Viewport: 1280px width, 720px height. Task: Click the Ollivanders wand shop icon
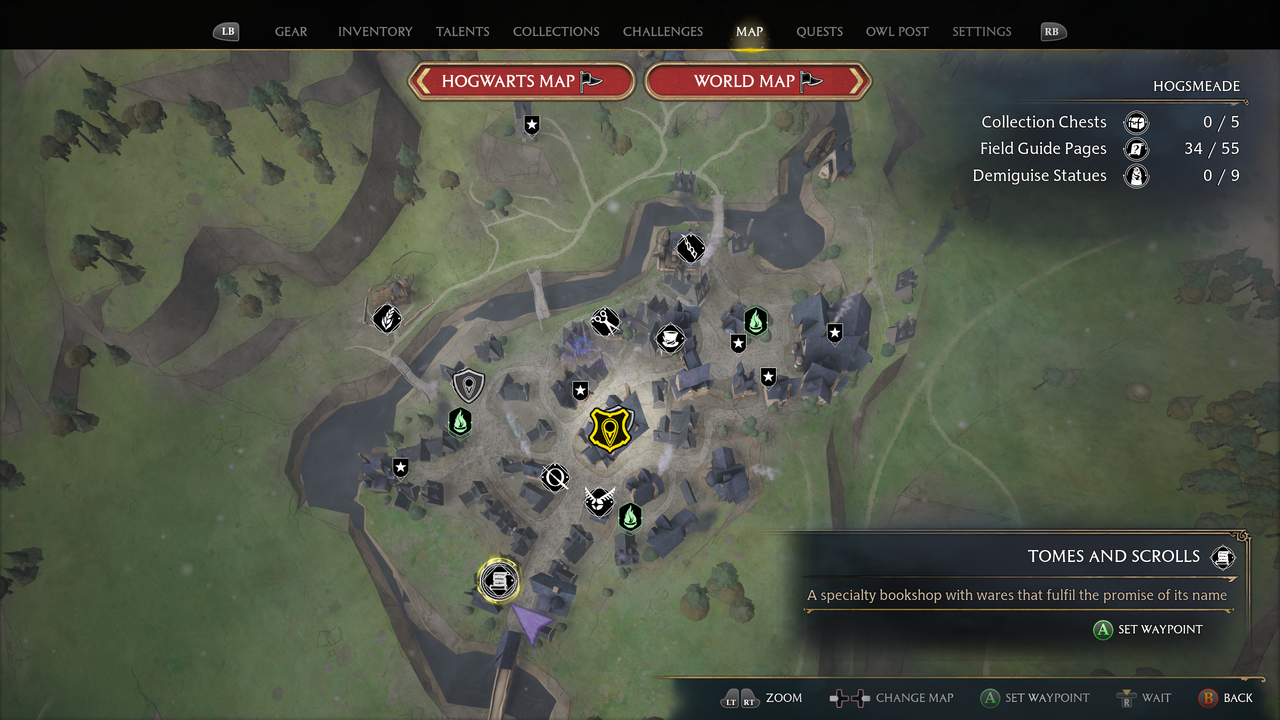(556, 478)
